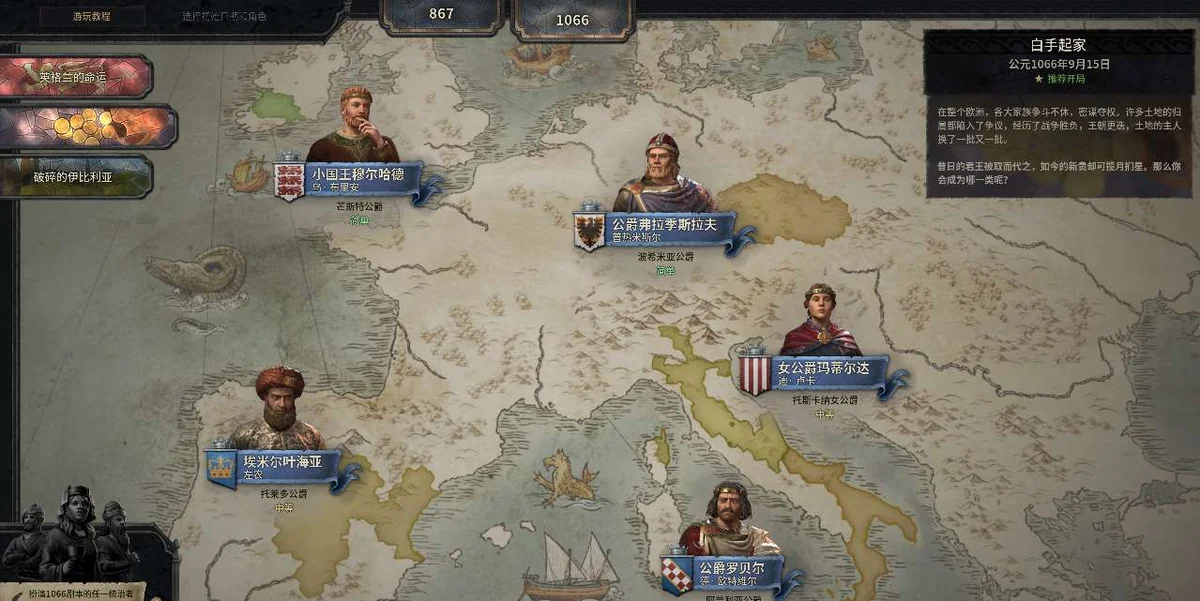Choose the gold coins stained-glass bookmark

pyautogui.click(x=86, y=126)
